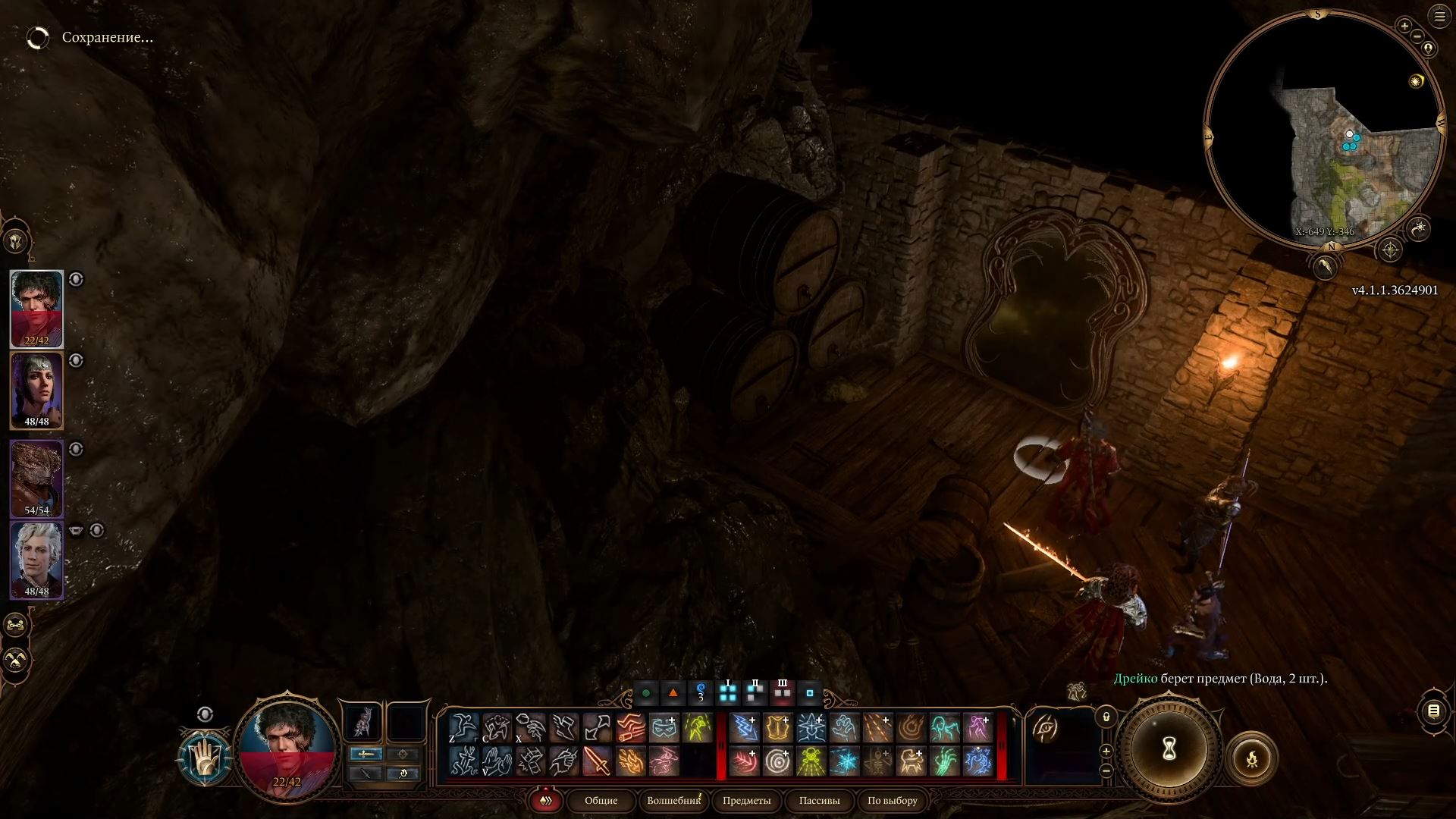
Task: Select the dragonborn companion portrait
Action: 36,479
